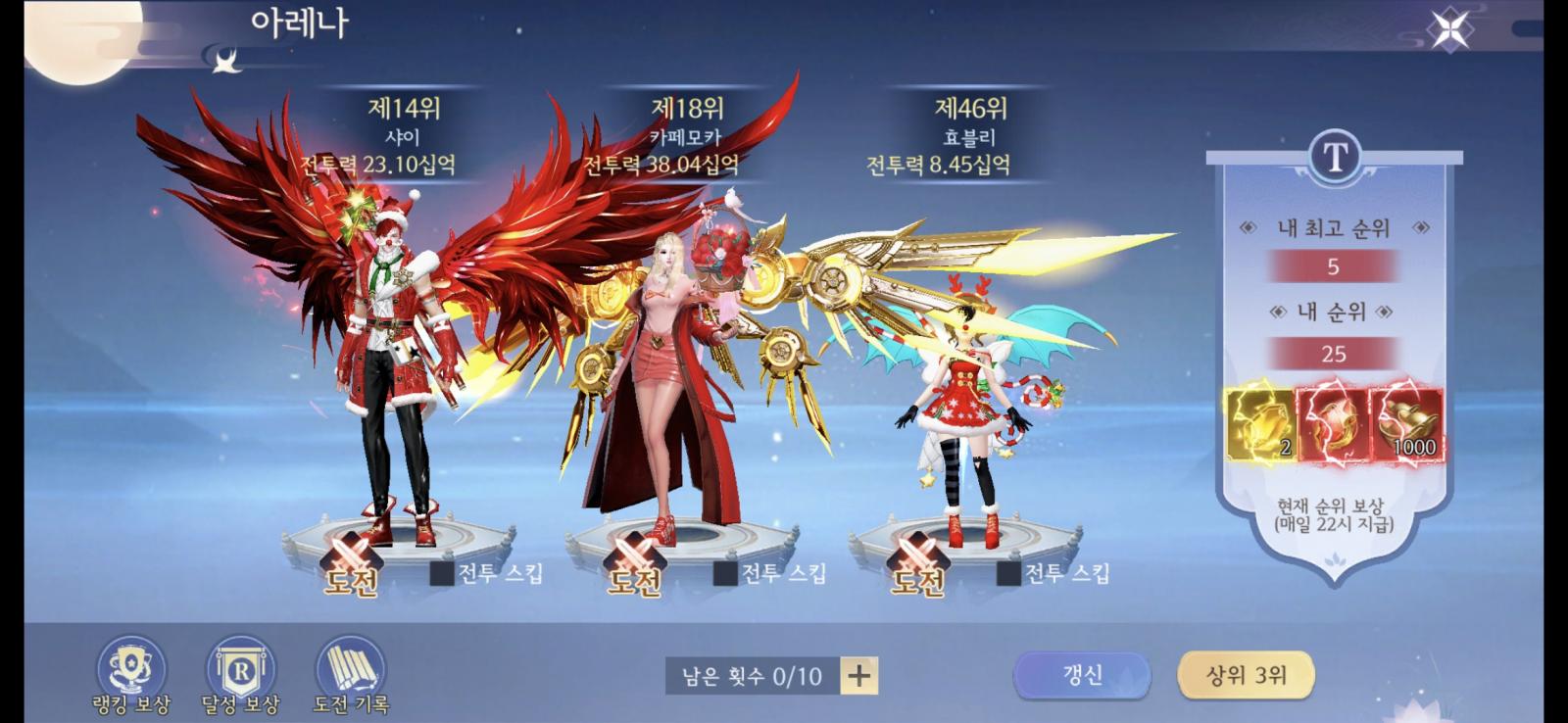Select the middle red-bordered reward icon
Image resolution: width=1568 pixels, height=723 pixels.
point(1334,424)
